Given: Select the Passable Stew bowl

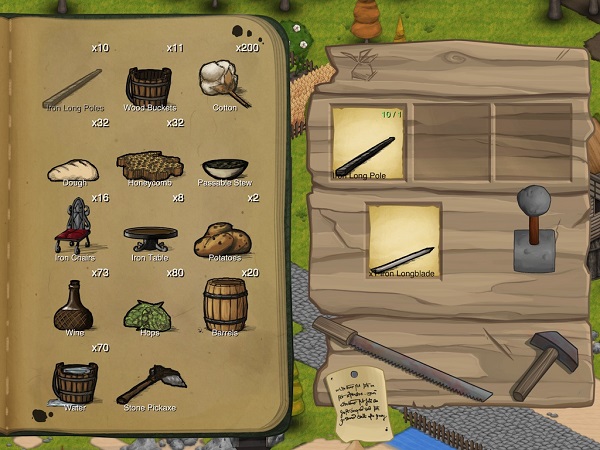Looking at the screenshot, I should tap(224, 167).
